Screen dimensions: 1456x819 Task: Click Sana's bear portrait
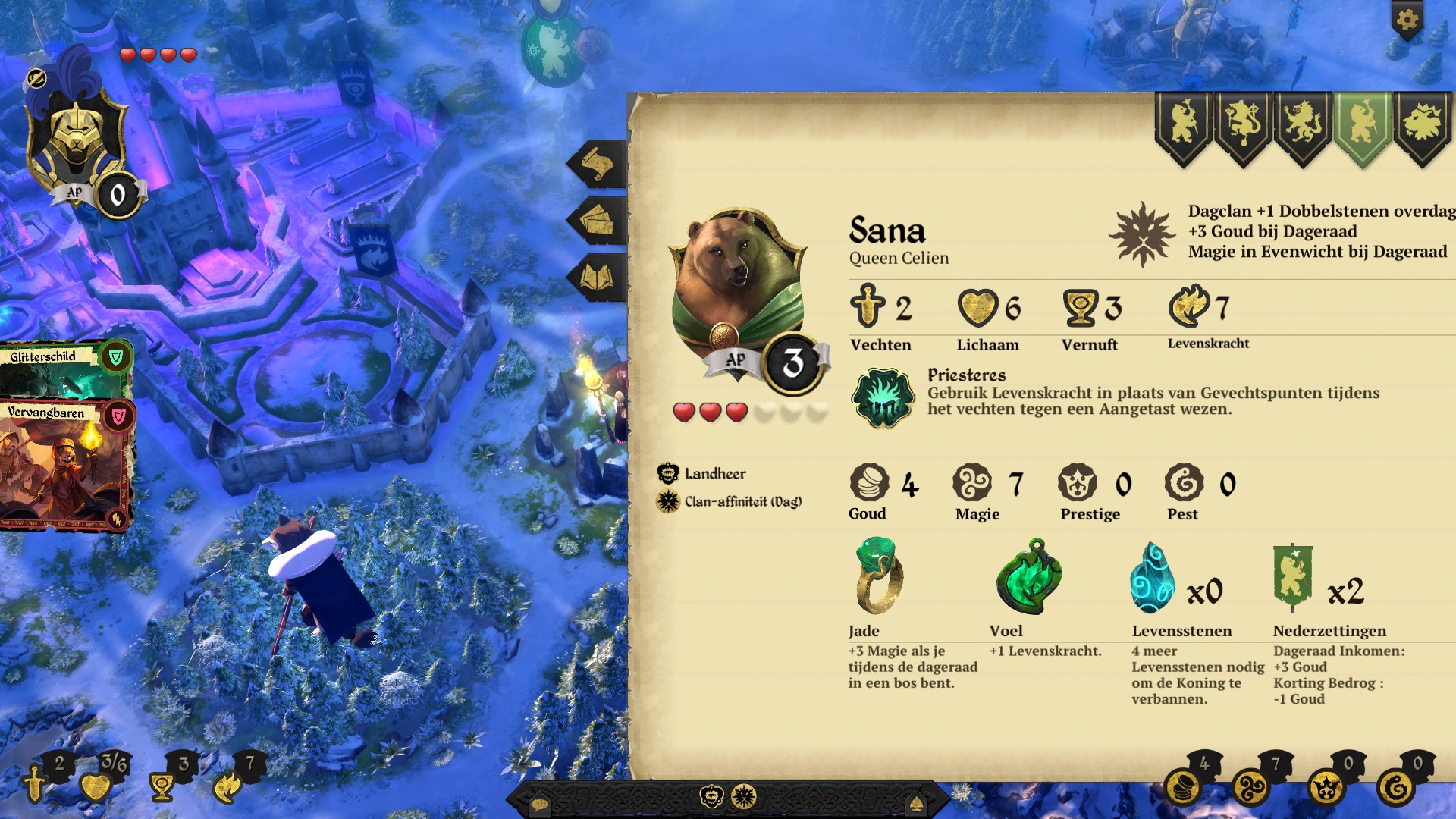coord(736,284)
